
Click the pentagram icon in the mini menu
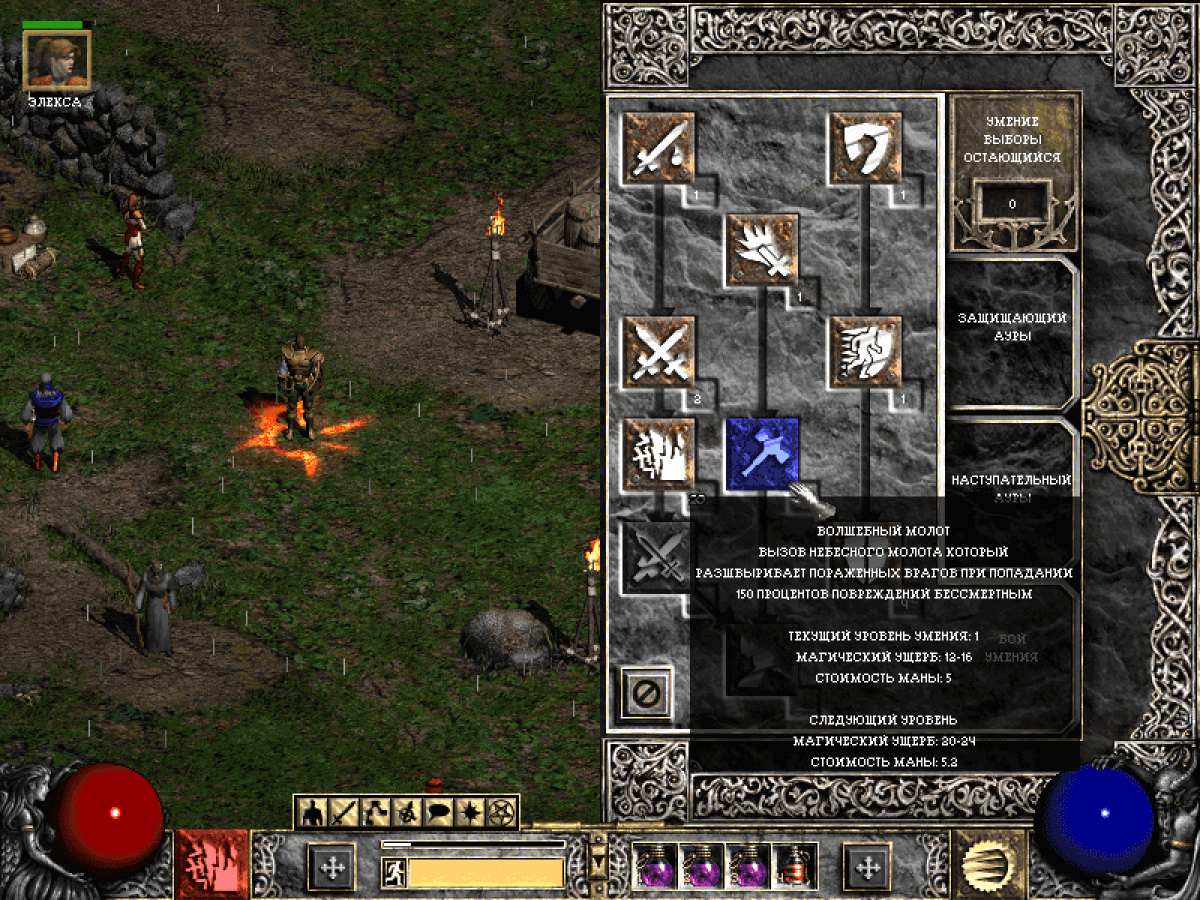tap(499, 812)
